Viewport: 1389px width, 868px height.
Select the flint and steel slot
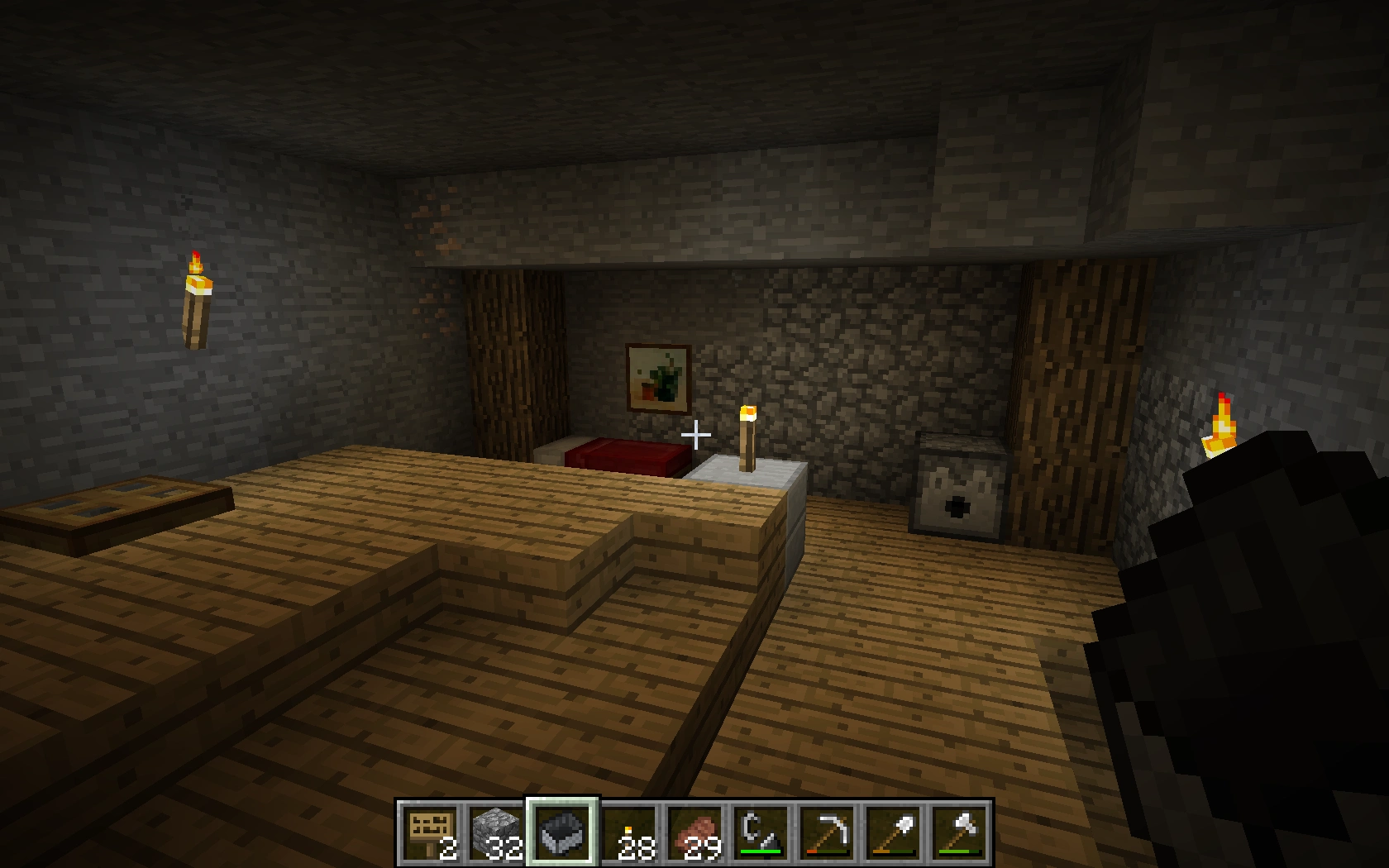click(761, 832)
